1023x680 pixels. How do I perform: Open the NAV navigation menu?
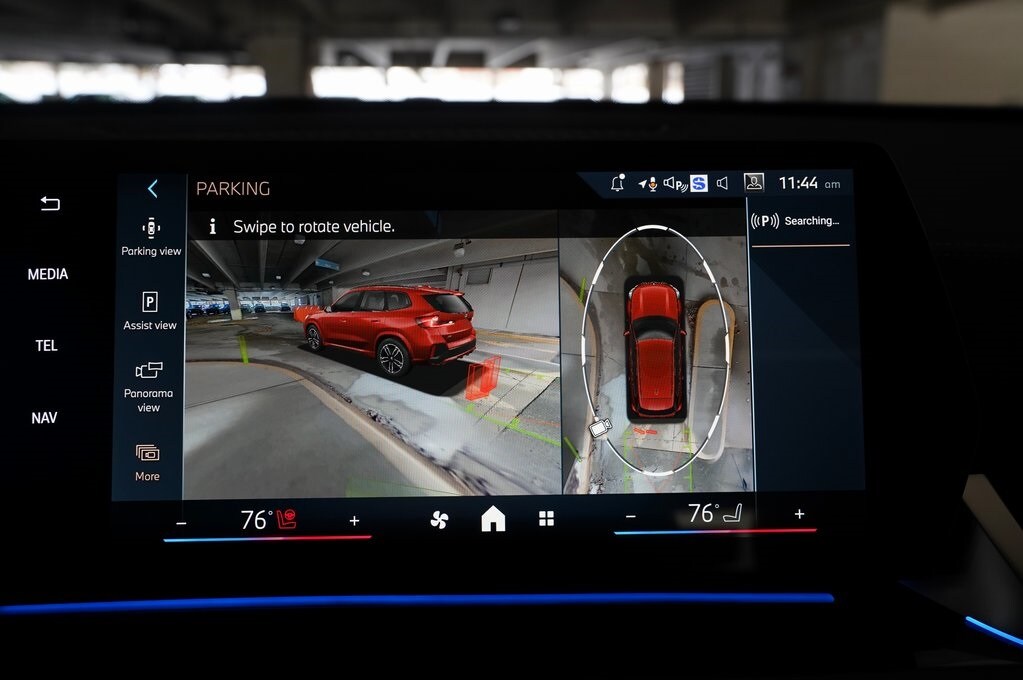coord(44,418)
